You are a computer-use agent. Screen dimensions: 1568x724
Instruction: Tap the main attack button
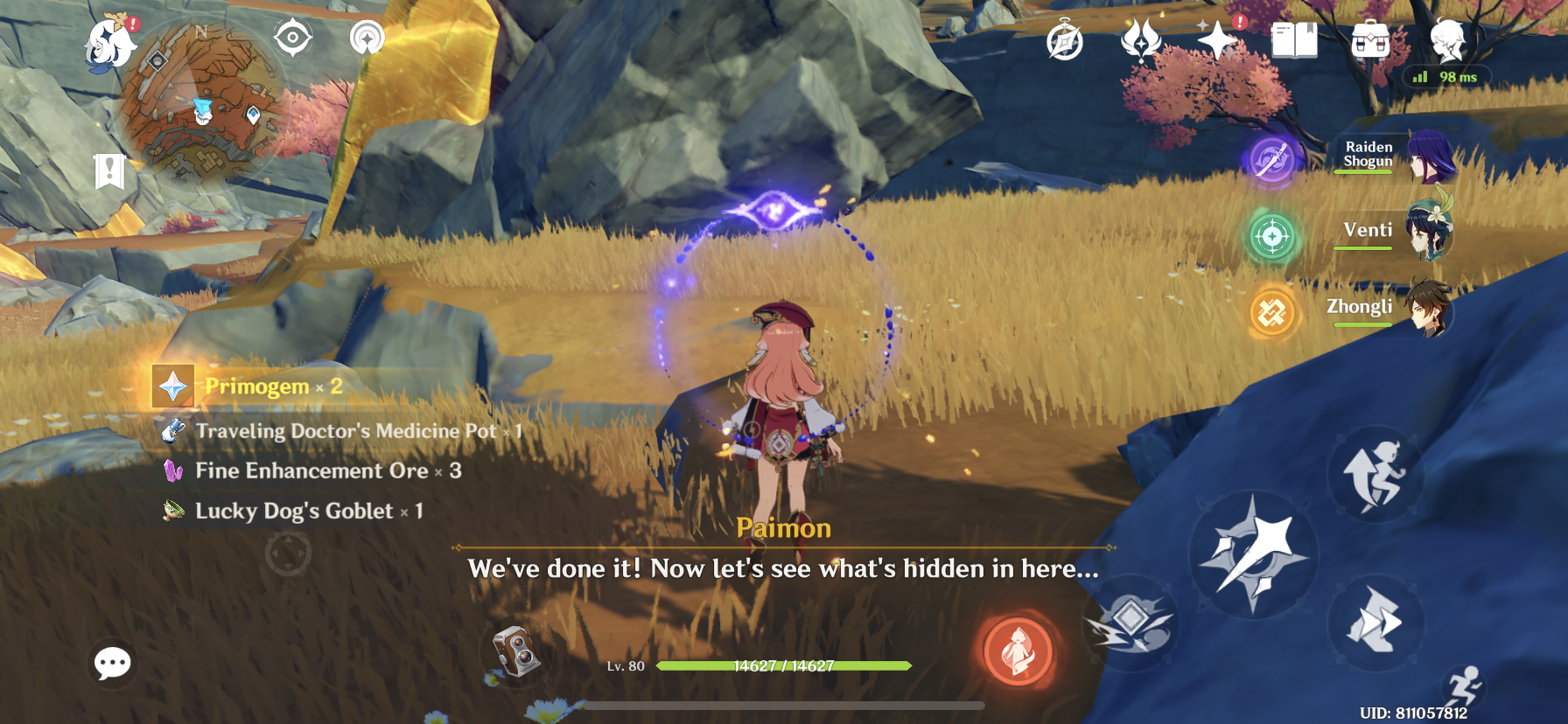pos(1253,553)
